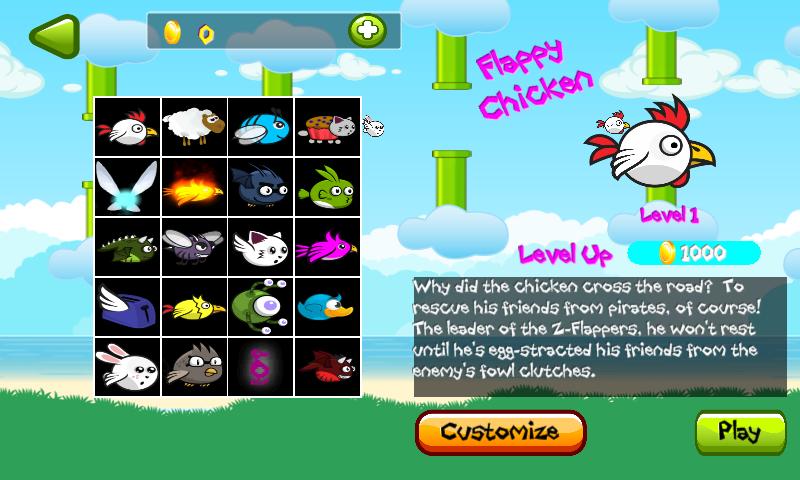Select the red devil bat tile
800x480 pixels.
click(326, 367)
